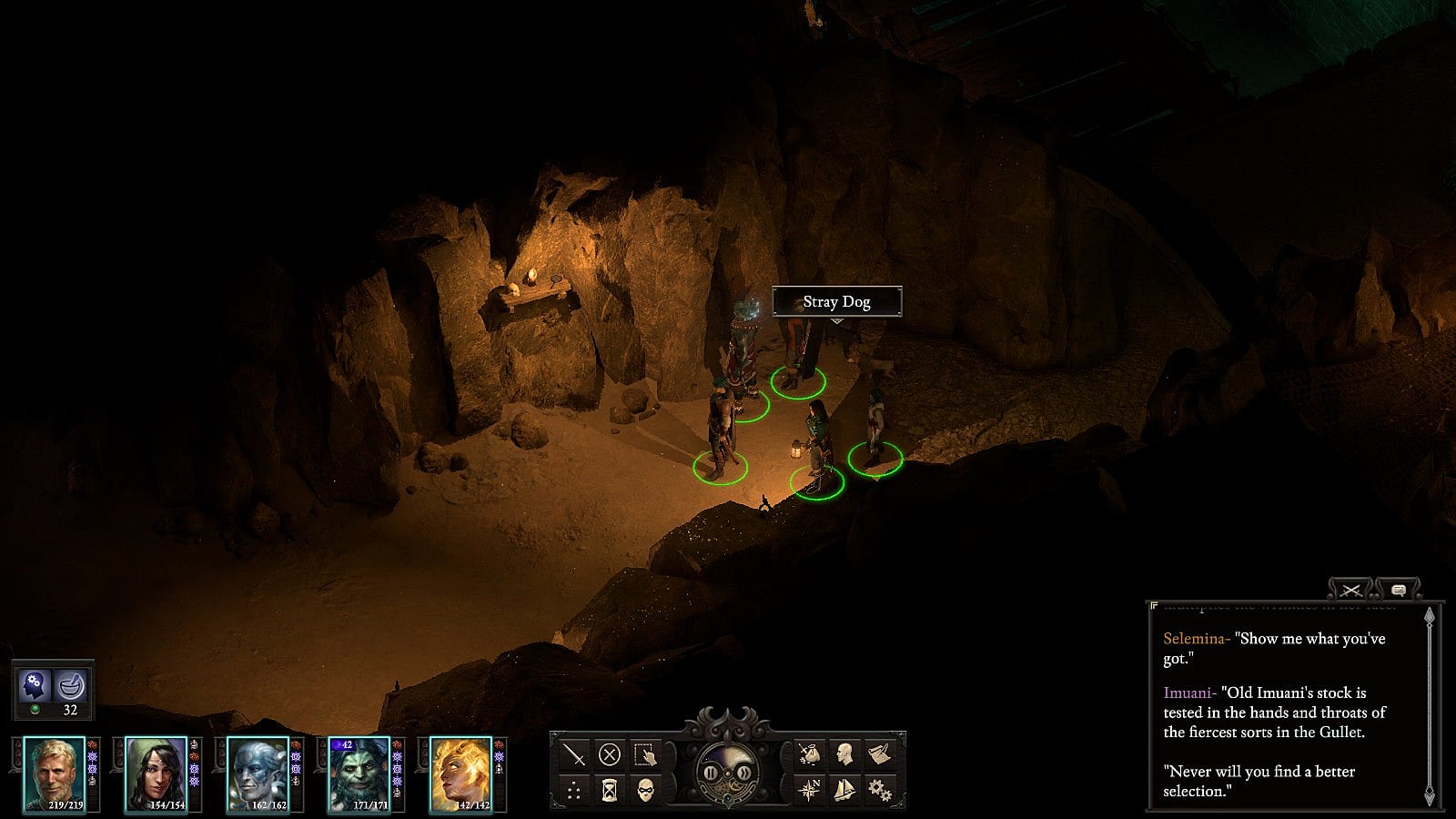Open the map with the compass icon
The height and width of the screenshot is (819, 1456).
(809, 790)
